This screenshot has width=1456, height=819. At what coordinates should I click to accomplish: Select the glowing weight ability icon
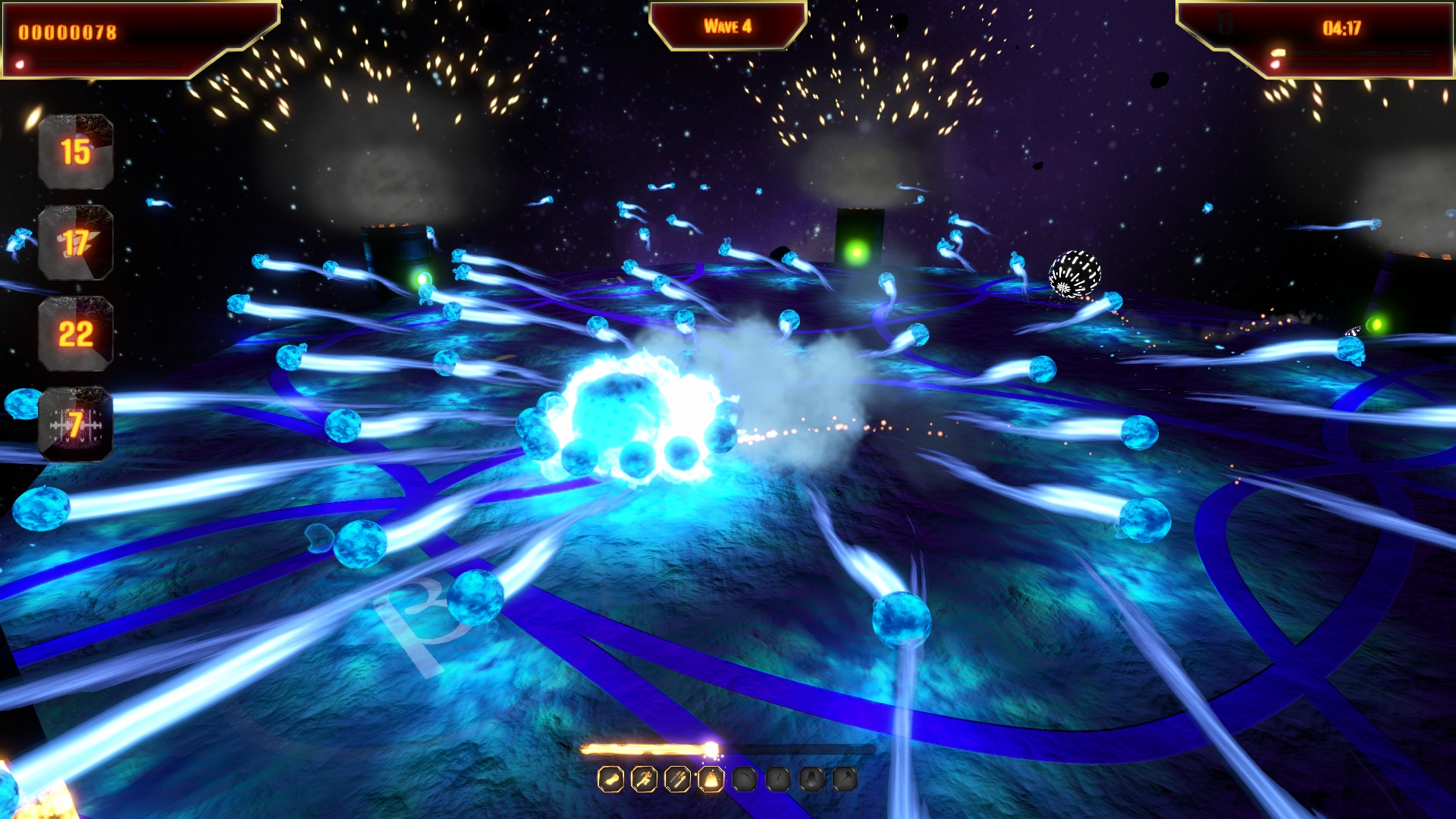tap(711, 779)
